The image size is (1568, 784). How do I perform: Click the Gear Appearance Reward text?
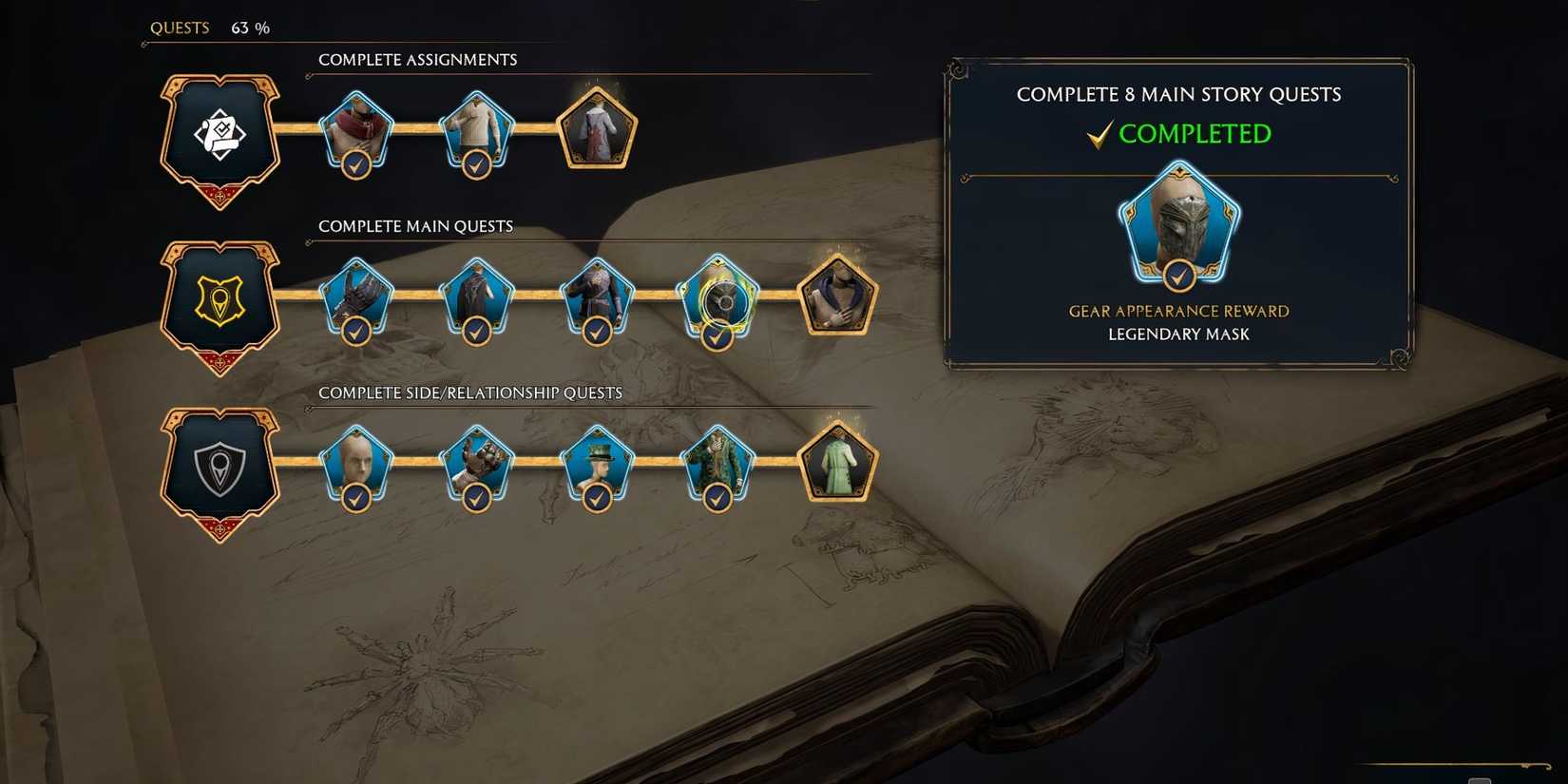tap(1178, 311)
